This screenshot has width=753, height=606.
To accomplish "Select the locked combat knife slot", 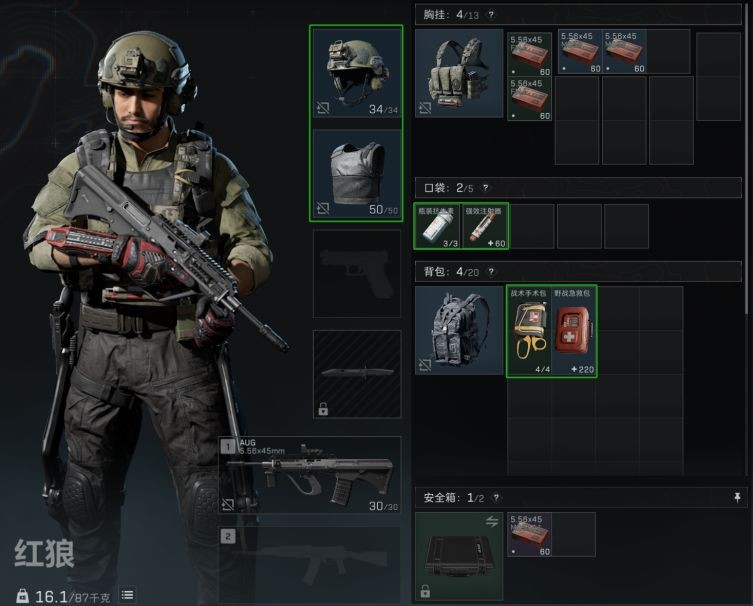I will [x=357, y=373].
